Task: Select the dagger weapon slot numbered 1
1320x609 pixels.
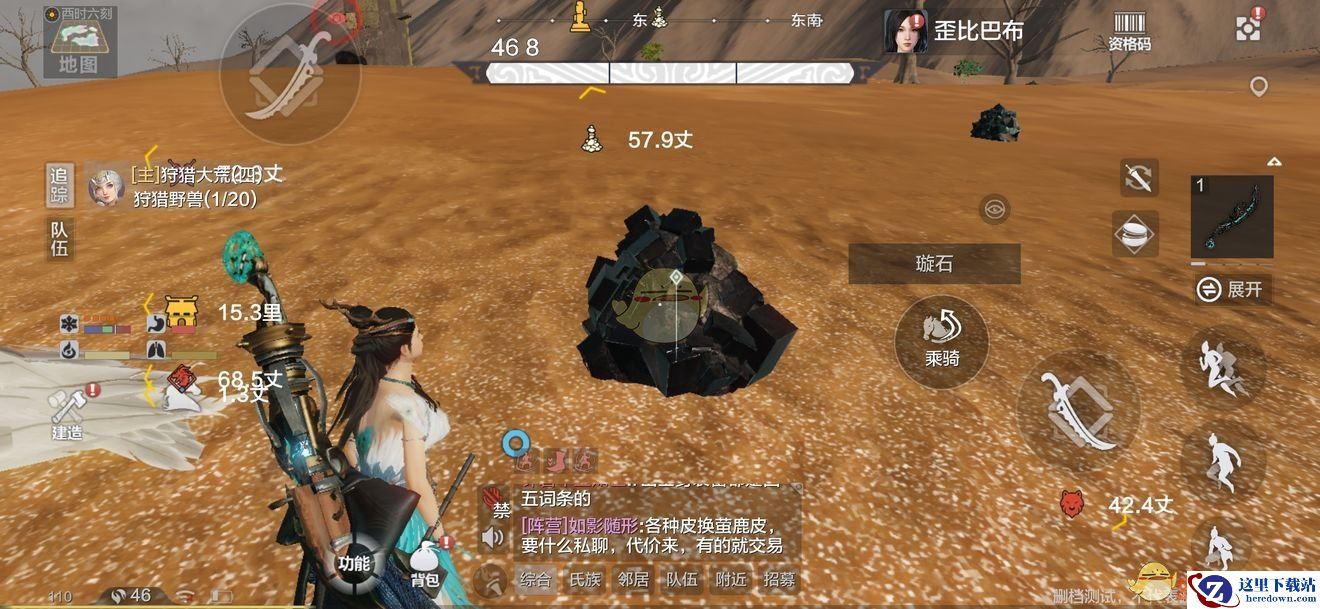Action: tap(1232, 217)
